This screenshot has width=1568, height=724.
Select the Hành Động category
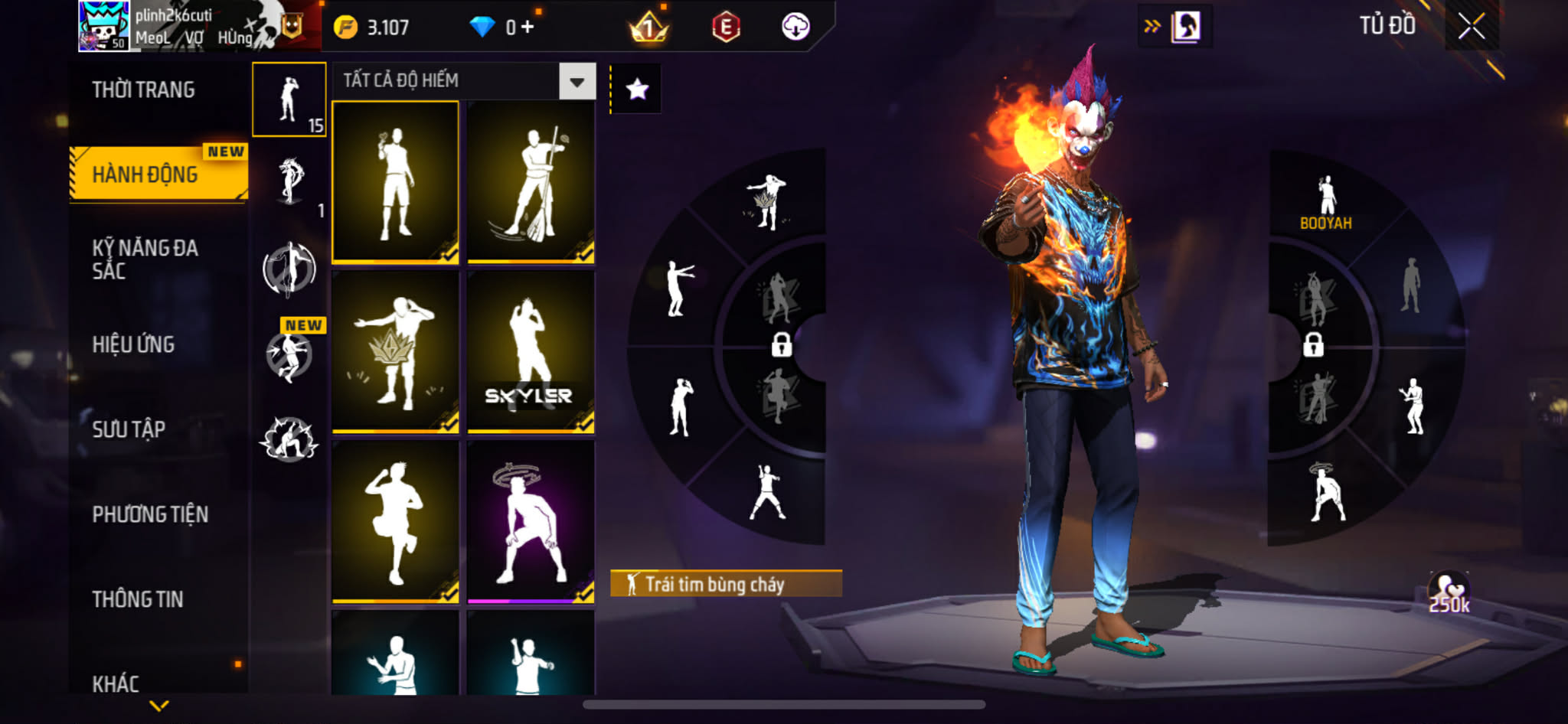tap(145, 174)
